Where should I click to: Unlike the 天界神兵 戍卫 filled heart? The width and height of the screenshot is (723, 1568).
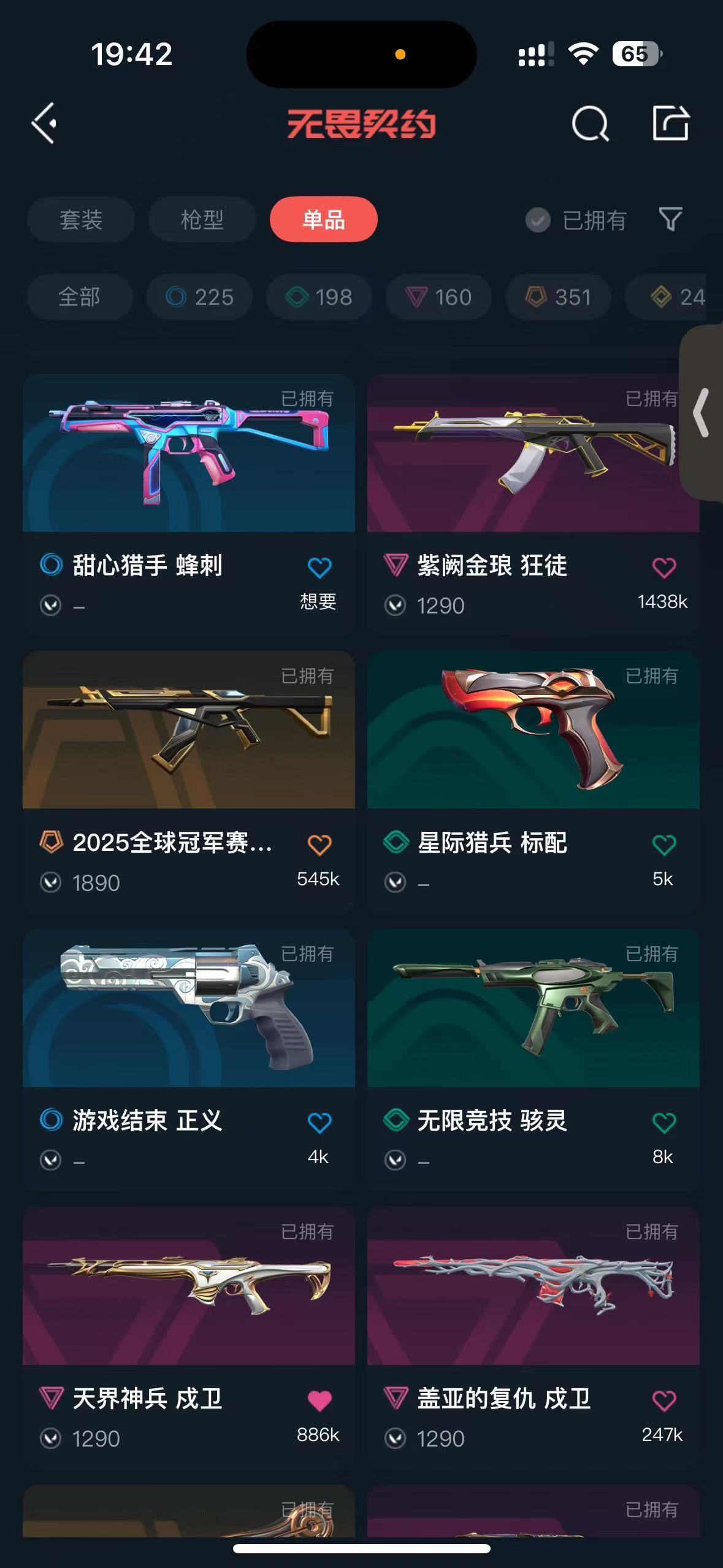(319, 1401)
